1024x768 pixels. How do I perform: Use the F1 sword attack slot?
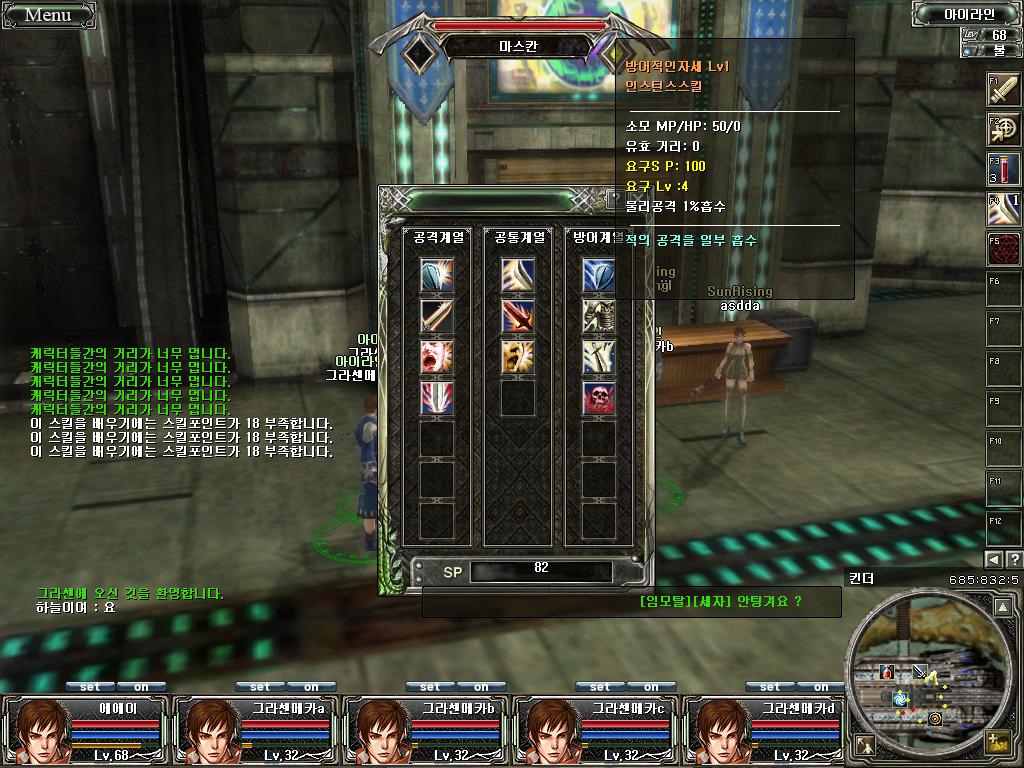click(x=1003, y=90)
